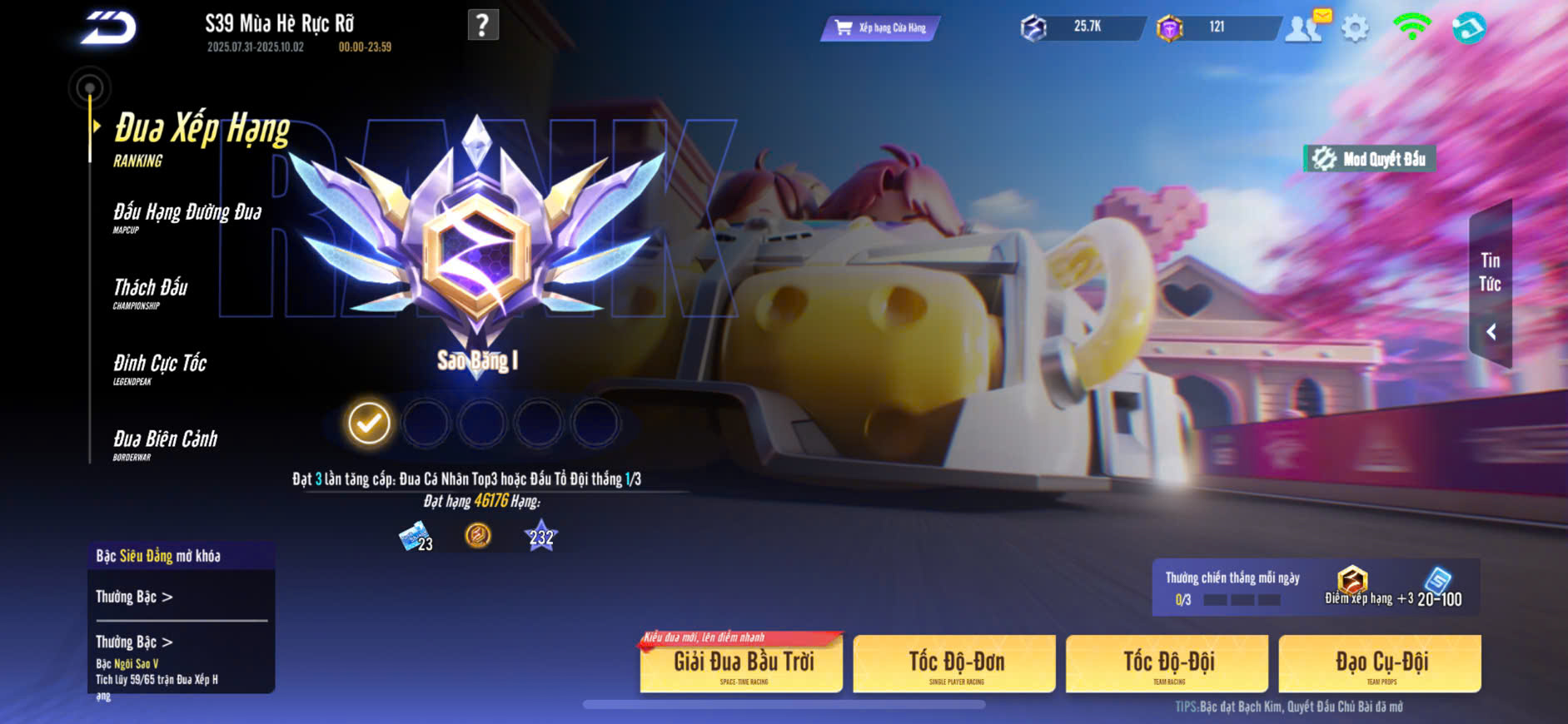Start Tốc Độ-Đơn single race
This screenshot has width=1568, height=724.
point(955,664)
